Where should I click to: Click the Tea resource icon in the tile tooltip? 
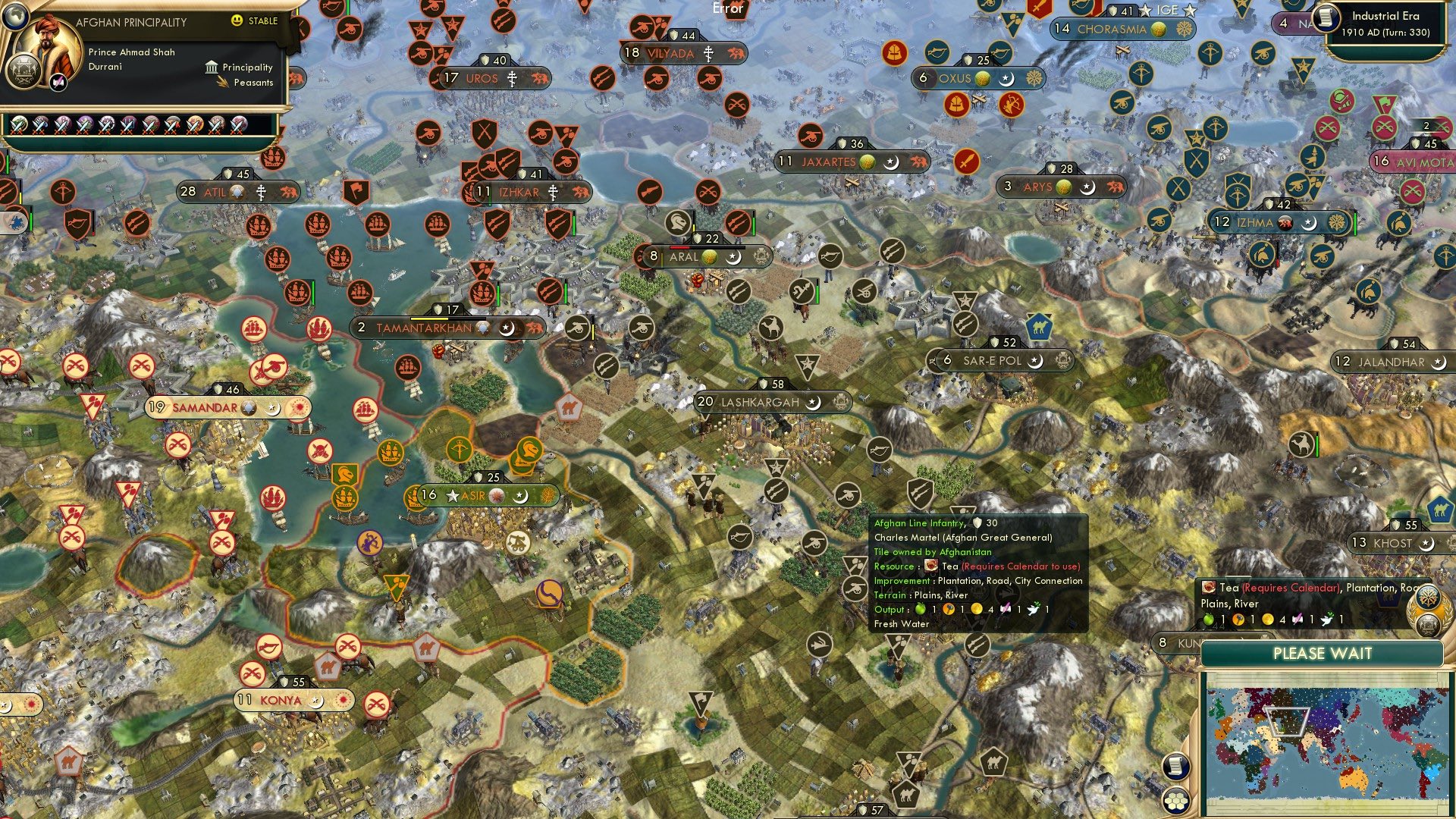pyautogui.click(x=930, y=566)
